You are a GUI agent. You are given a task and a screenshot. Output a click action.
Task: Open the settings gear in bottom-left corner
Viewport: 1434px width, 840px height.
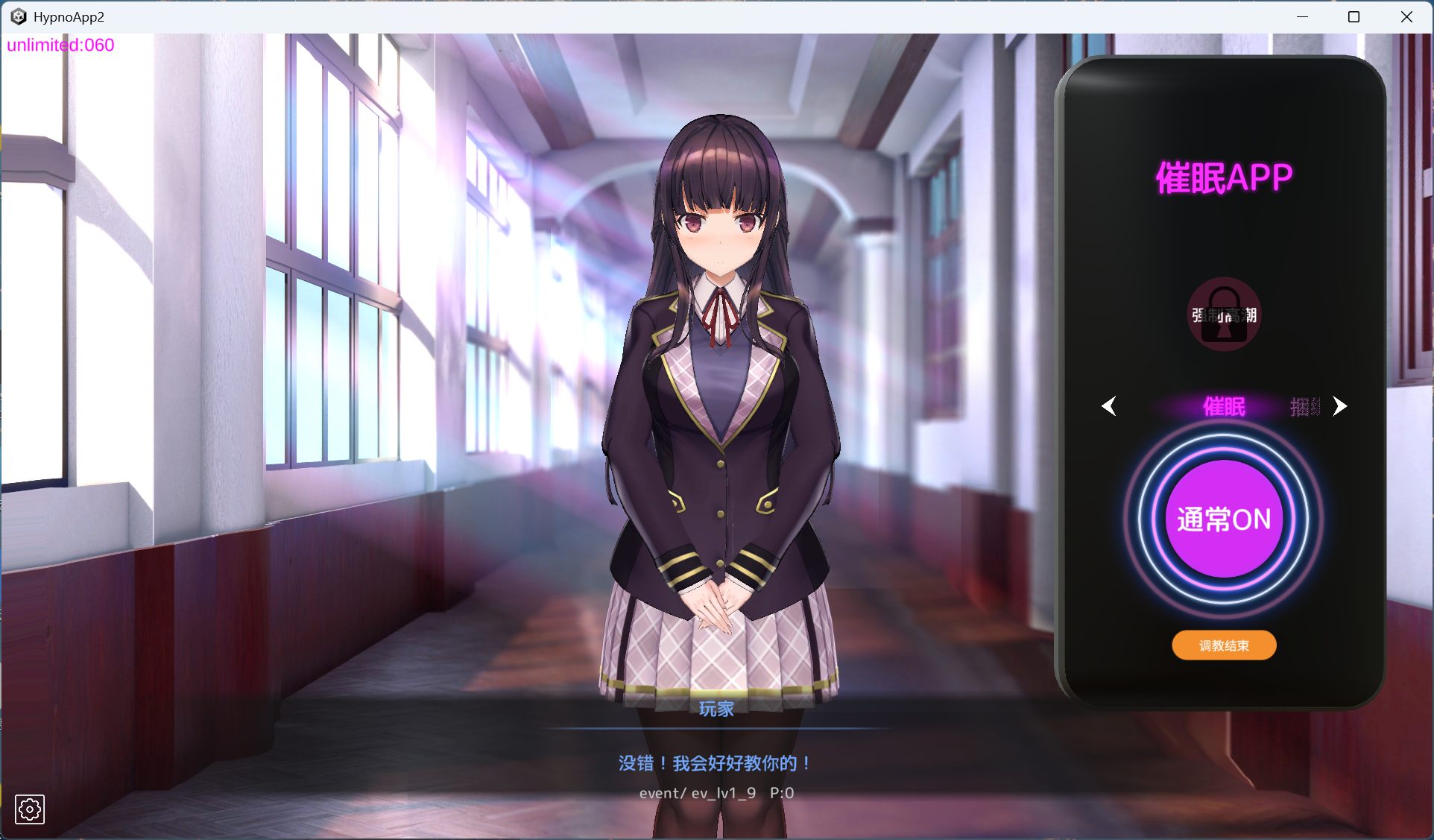click(31, 809)
